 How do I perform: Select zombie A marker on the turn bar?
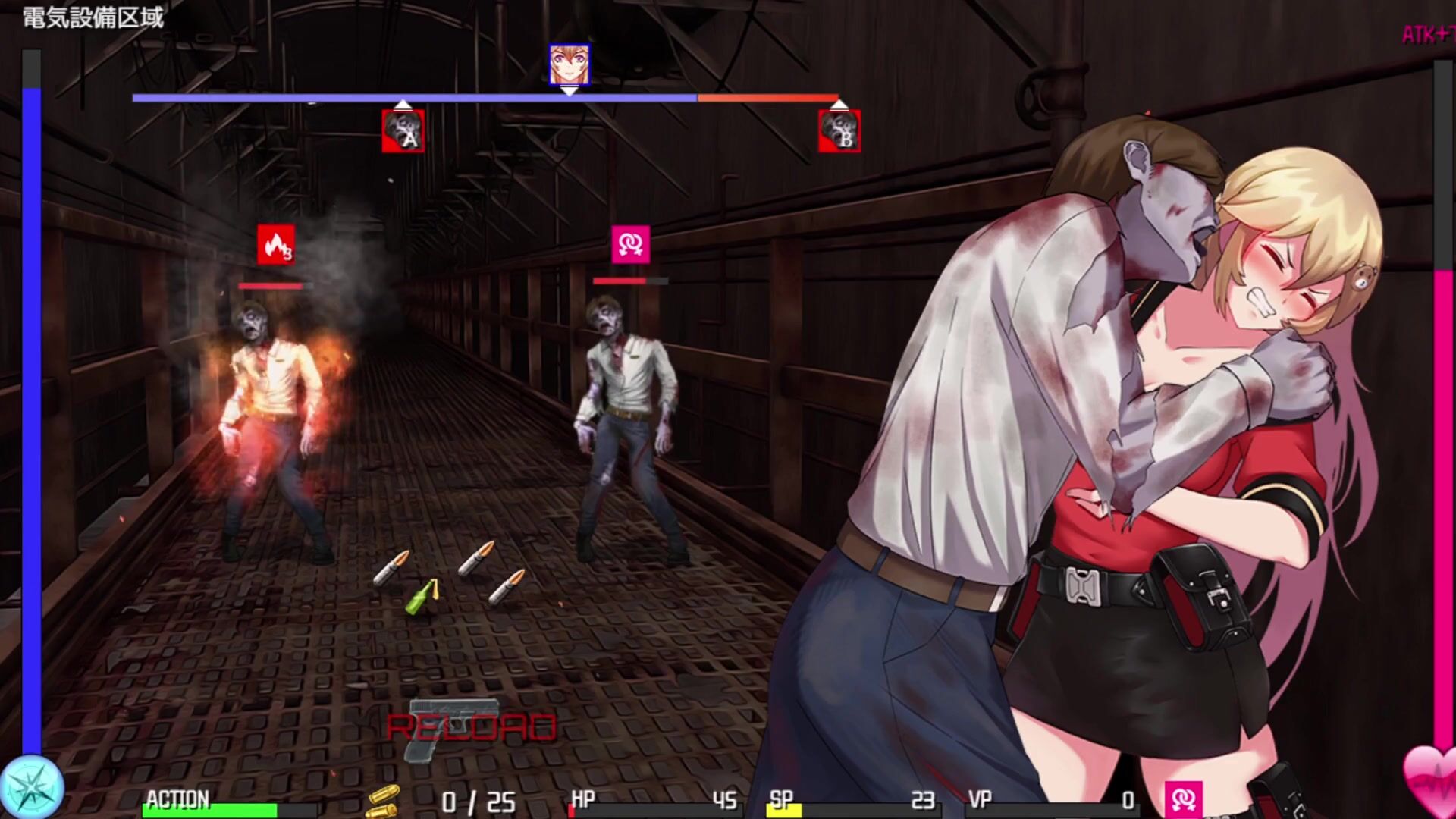403,131
